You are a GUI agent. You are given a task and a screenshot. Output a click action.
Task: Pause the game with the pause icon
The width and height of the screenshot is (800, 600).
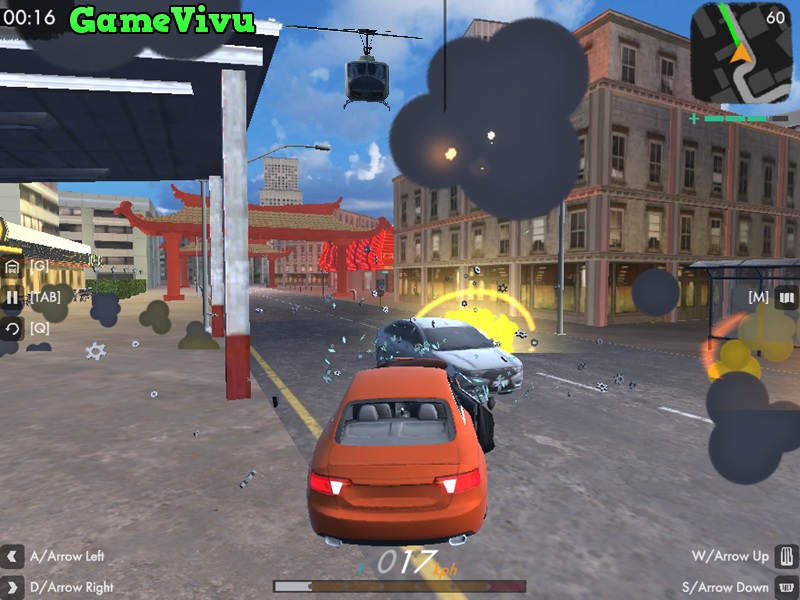click(12, 297)
